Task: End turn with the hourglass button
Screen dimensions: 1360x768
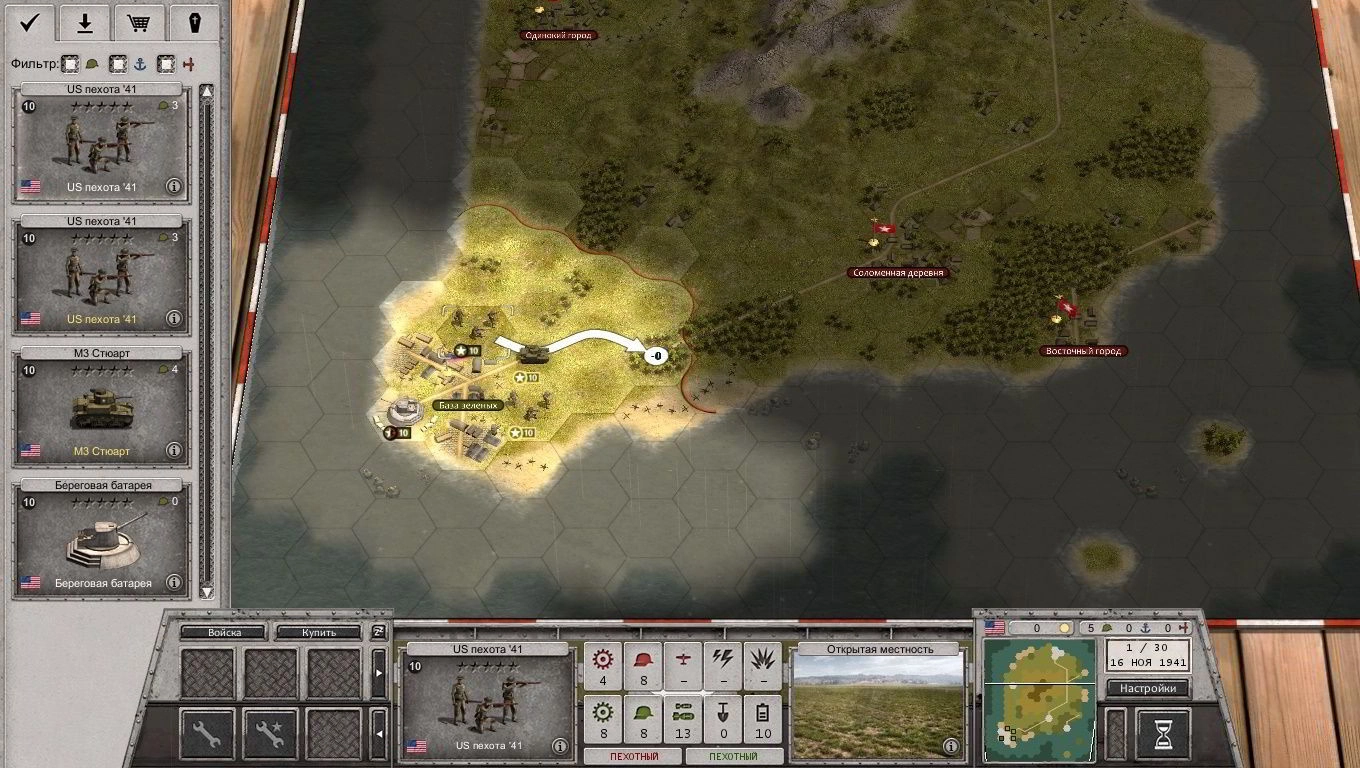Action: [x=1163, y=734]
